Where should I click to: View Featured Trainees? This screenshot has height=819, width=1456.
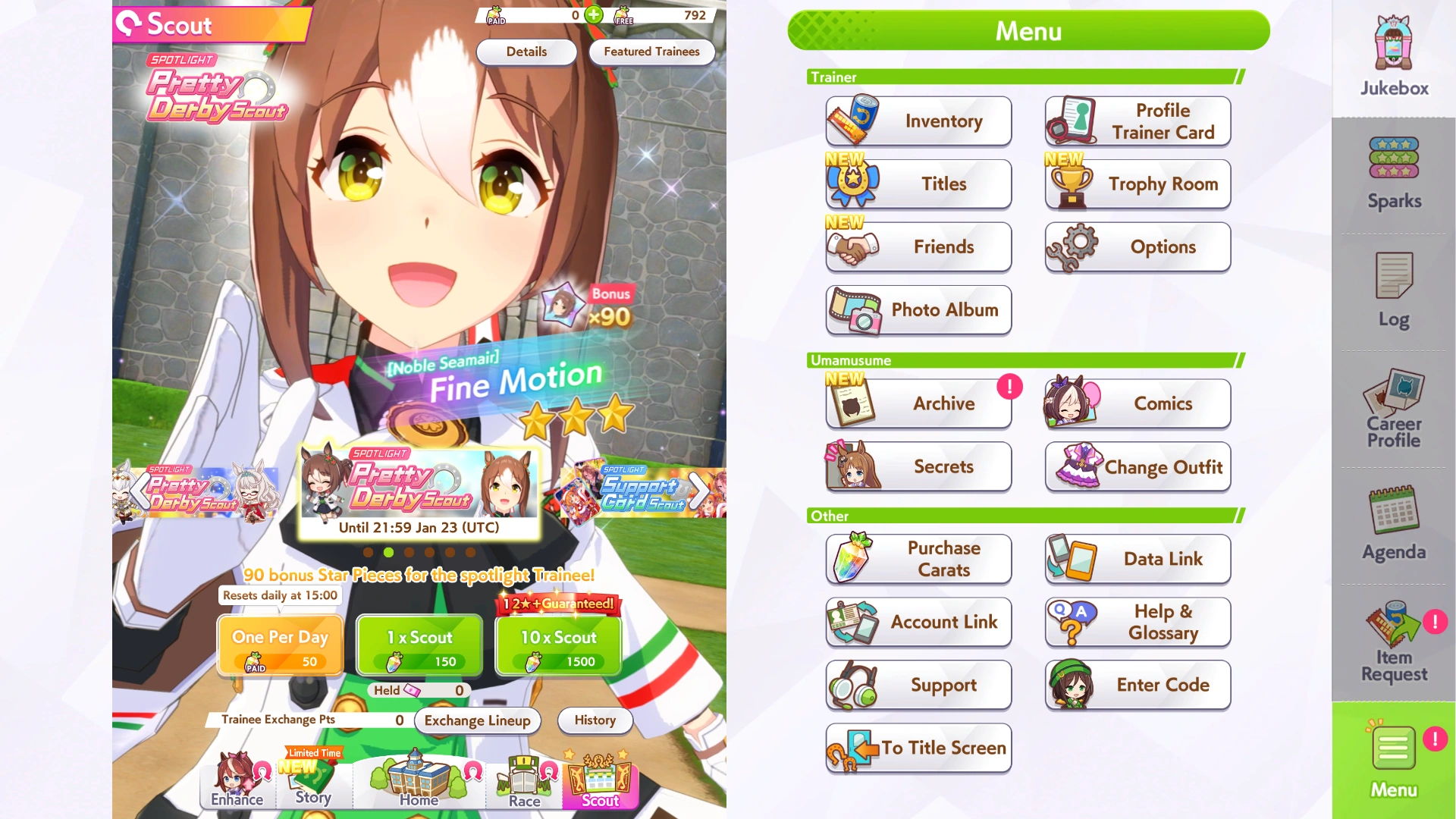click(x=651, y=52)
